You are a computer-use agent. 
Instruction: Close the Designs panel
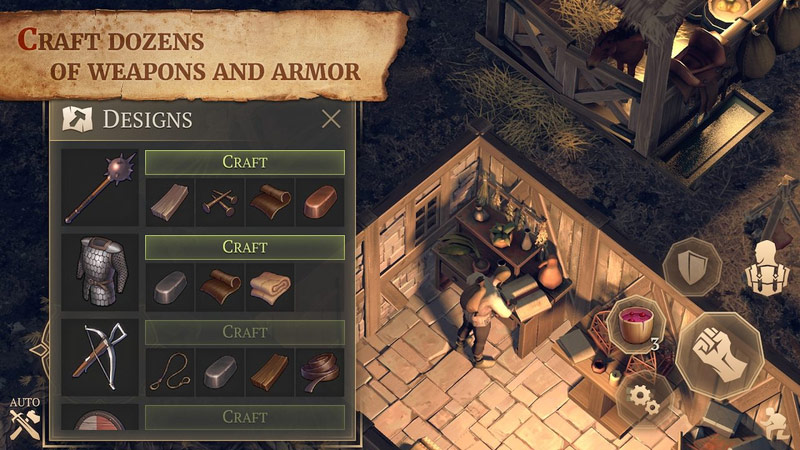coord(331,120)
